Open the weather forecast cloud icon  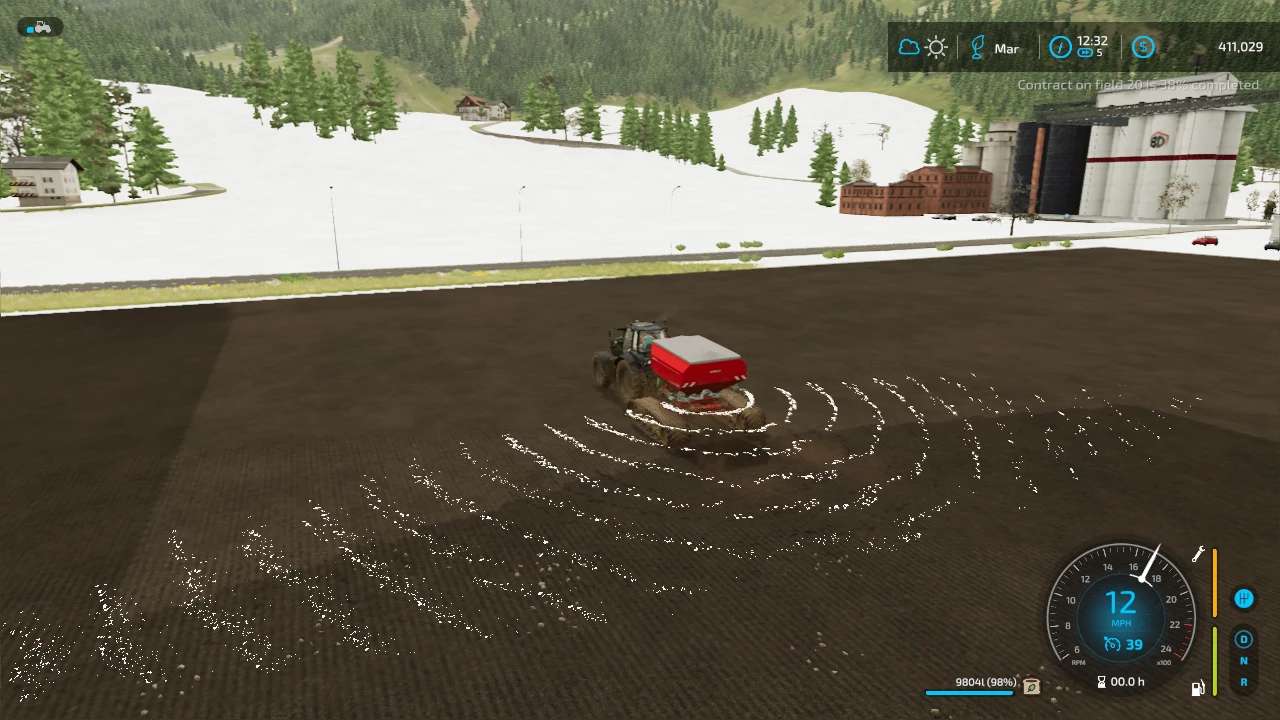click(909, 48)
